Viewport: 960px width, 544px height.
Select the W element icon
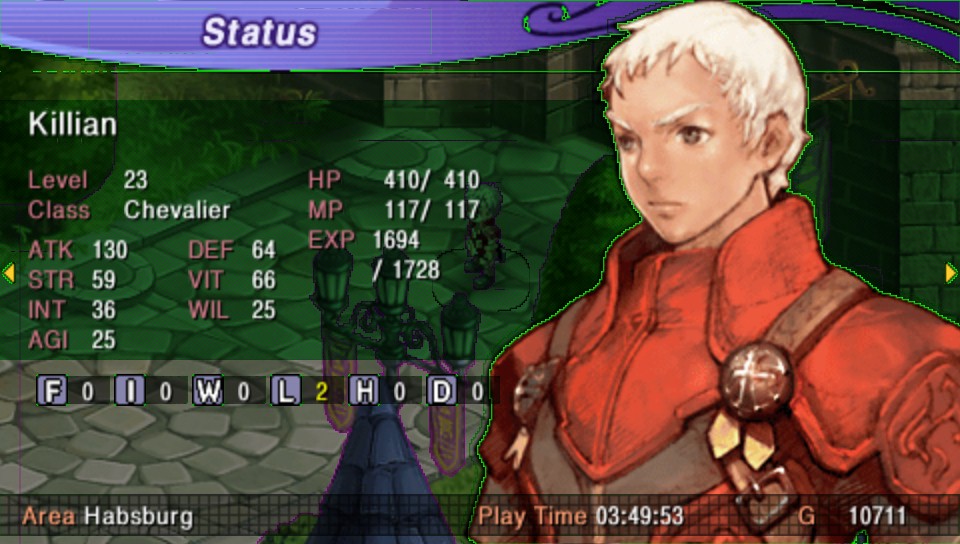208,391
